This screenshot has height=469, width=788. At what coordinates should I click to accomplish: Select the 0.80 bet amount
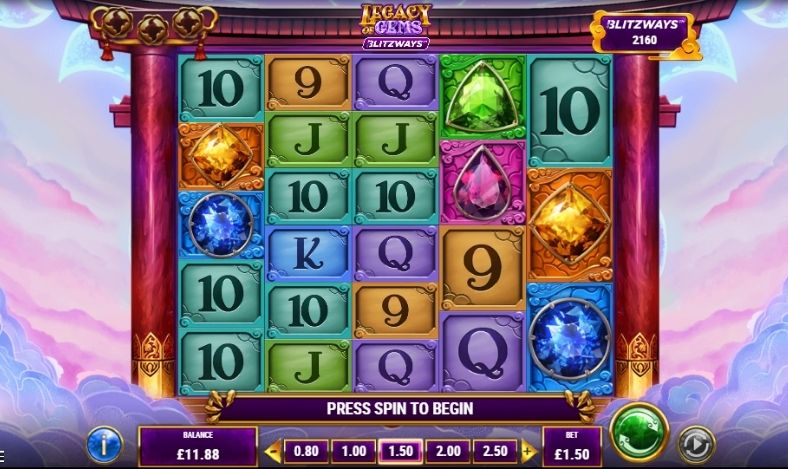[306, 451]
